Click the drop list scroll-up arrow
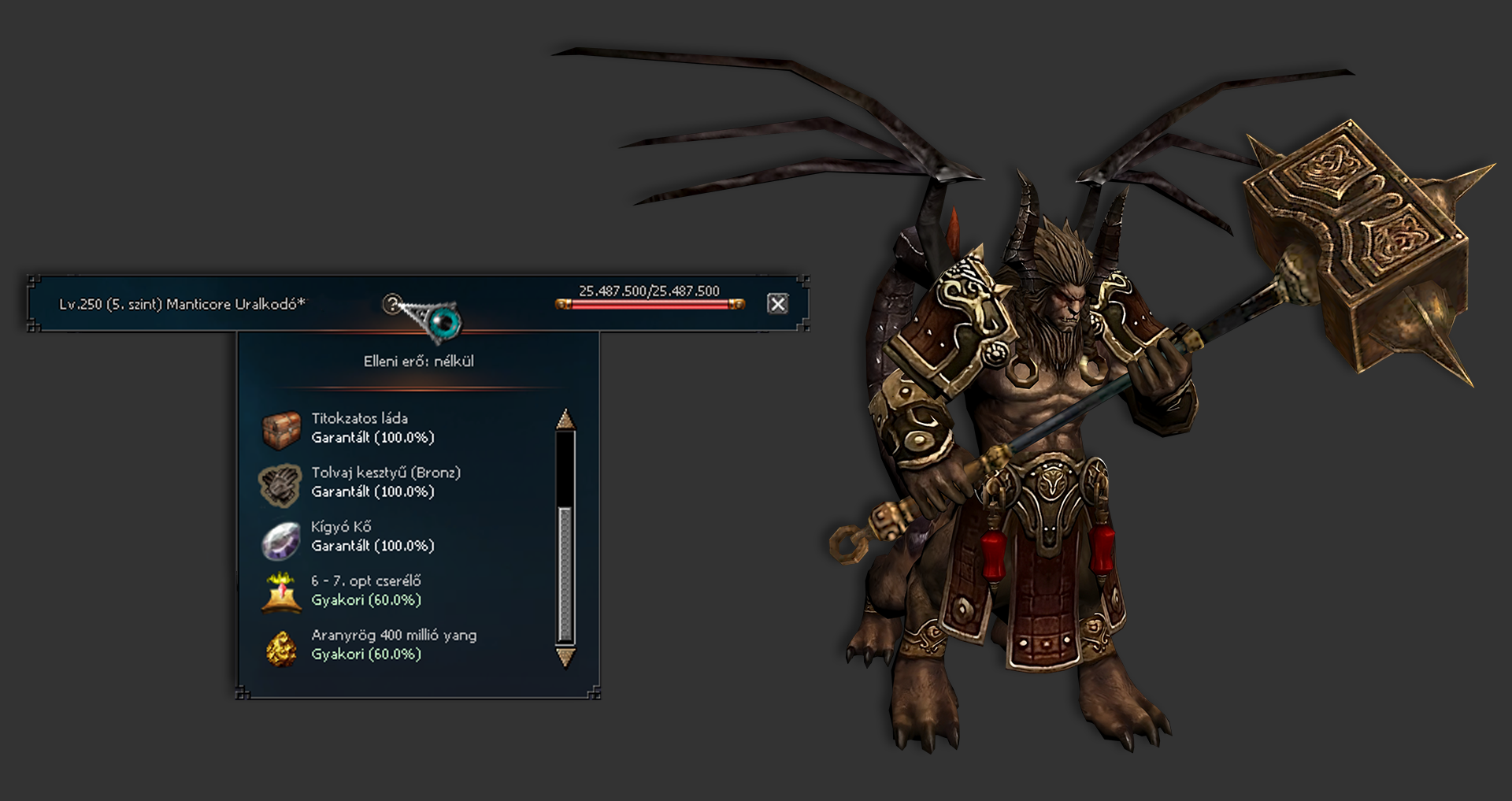1512x801 pixels. [565, 420]
